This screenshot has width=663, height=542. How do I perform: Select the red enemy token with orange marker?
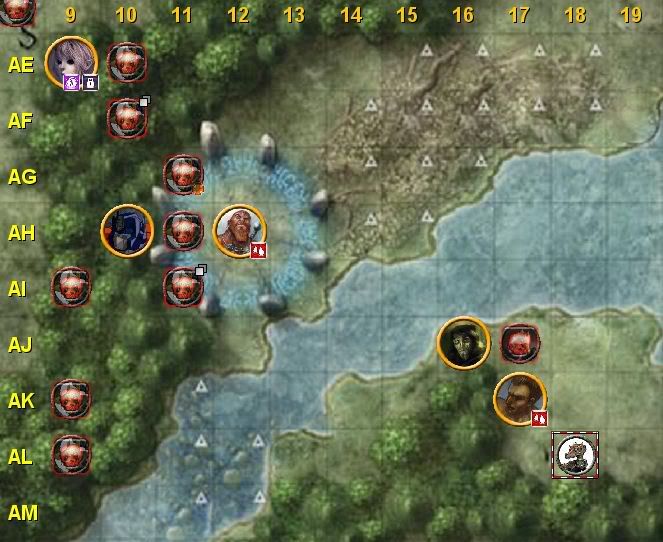[x=183, y=174]
